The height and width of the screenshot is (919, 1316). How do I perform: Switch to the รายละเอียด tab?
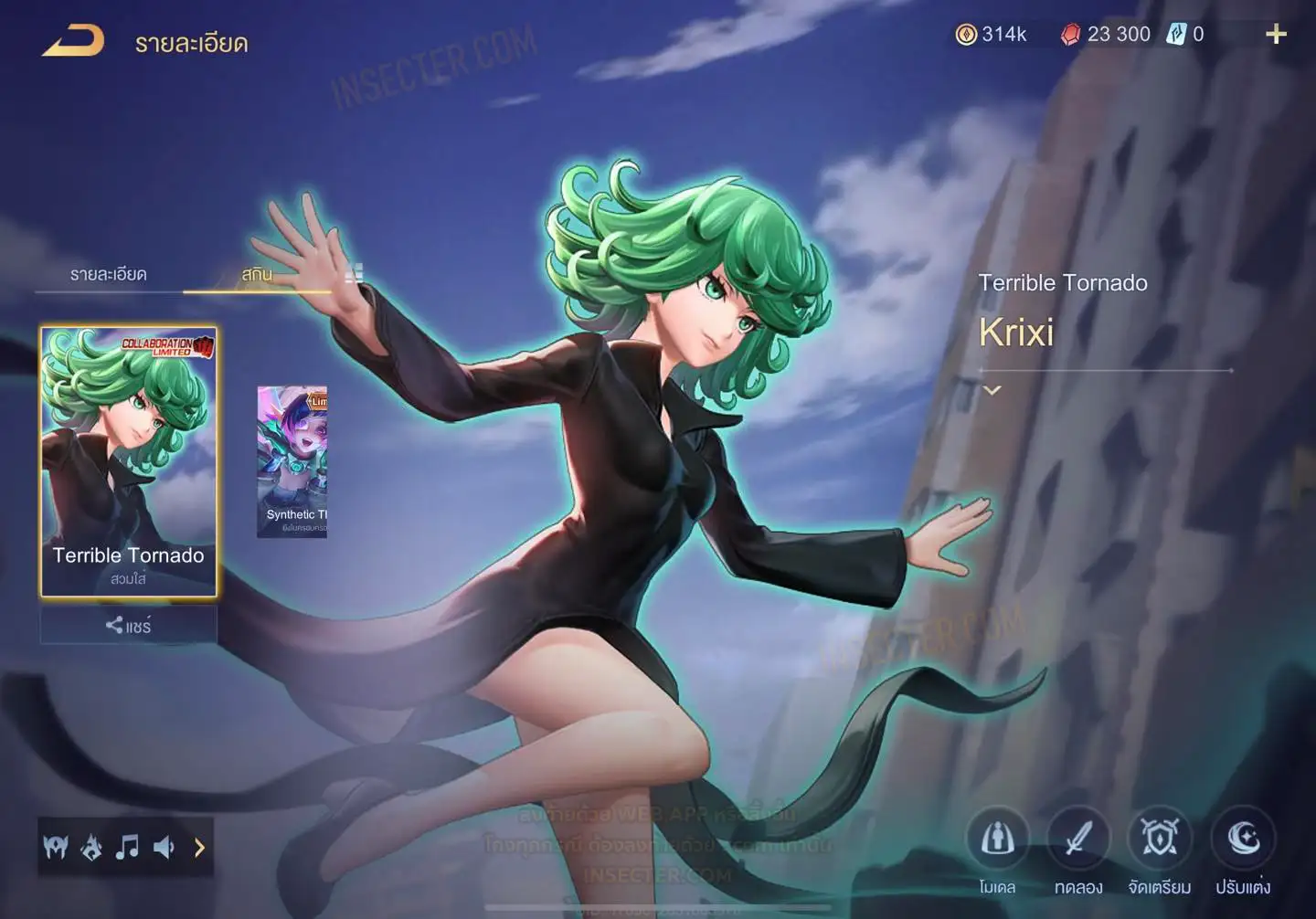[x=108, y=274]
